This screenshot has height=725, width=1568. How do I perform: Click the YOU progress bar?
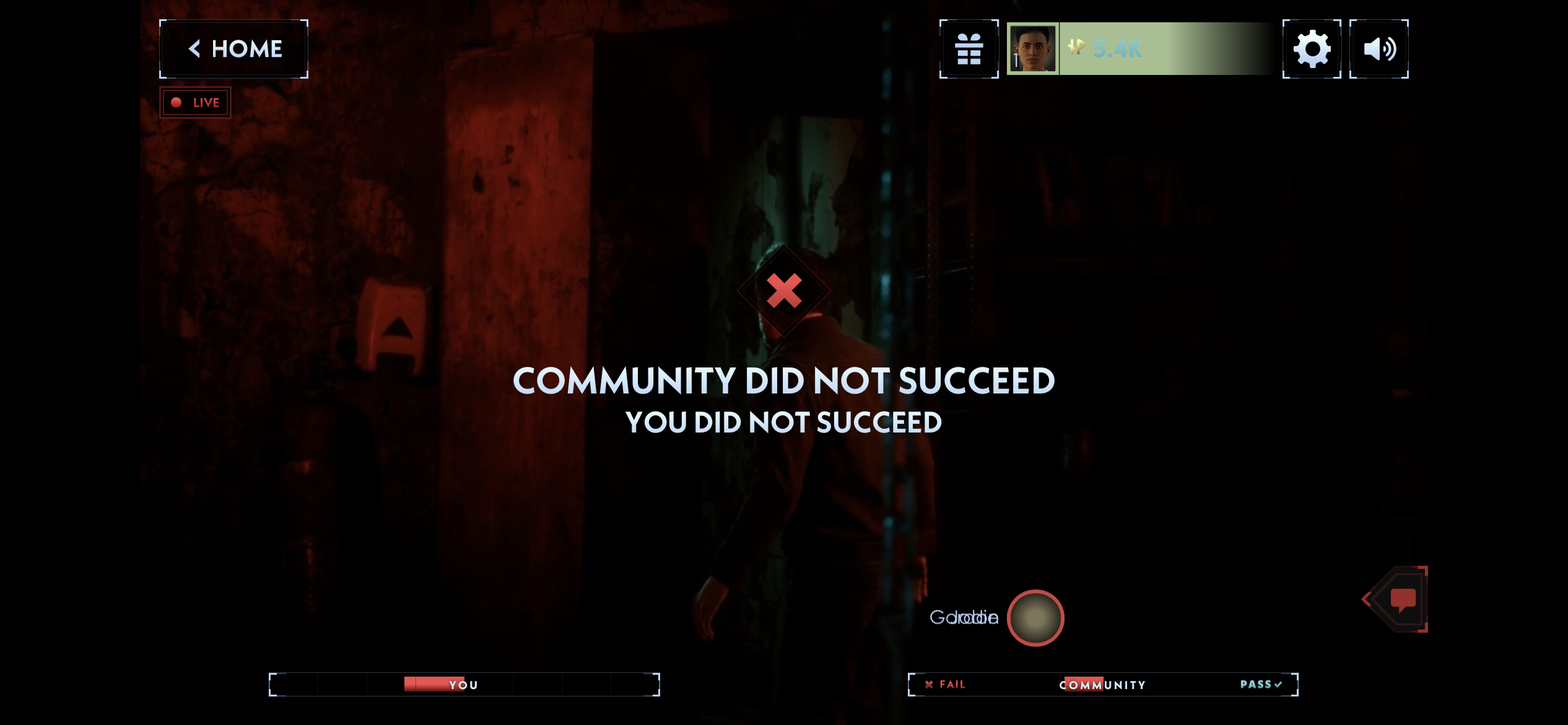(x=464, y=684)
